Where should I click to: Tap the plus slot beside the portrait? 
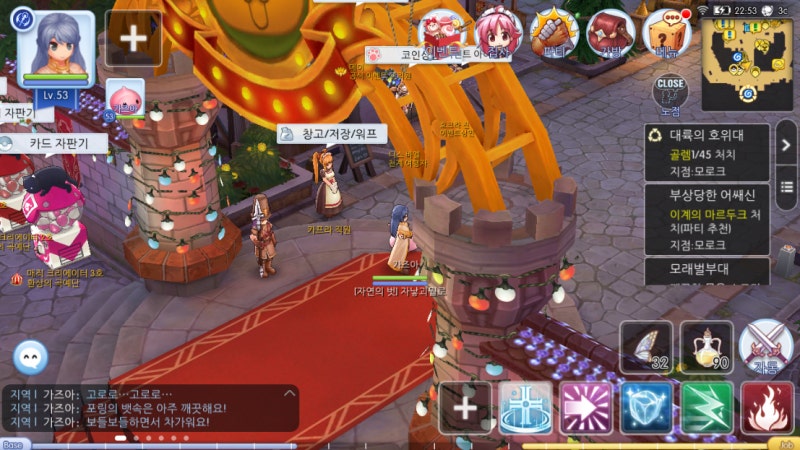click(x=133, y=38)
